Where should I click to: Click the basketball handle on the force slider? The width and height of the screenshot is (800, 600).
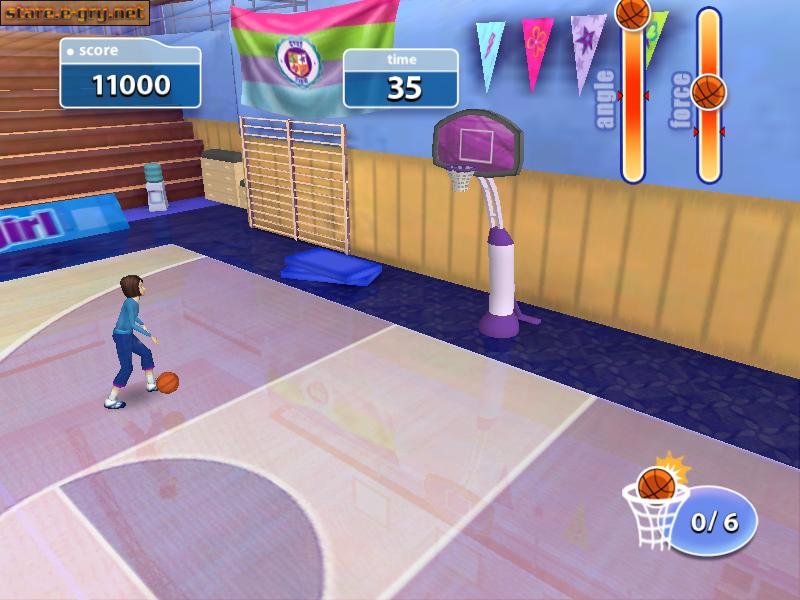pos(709,92)
